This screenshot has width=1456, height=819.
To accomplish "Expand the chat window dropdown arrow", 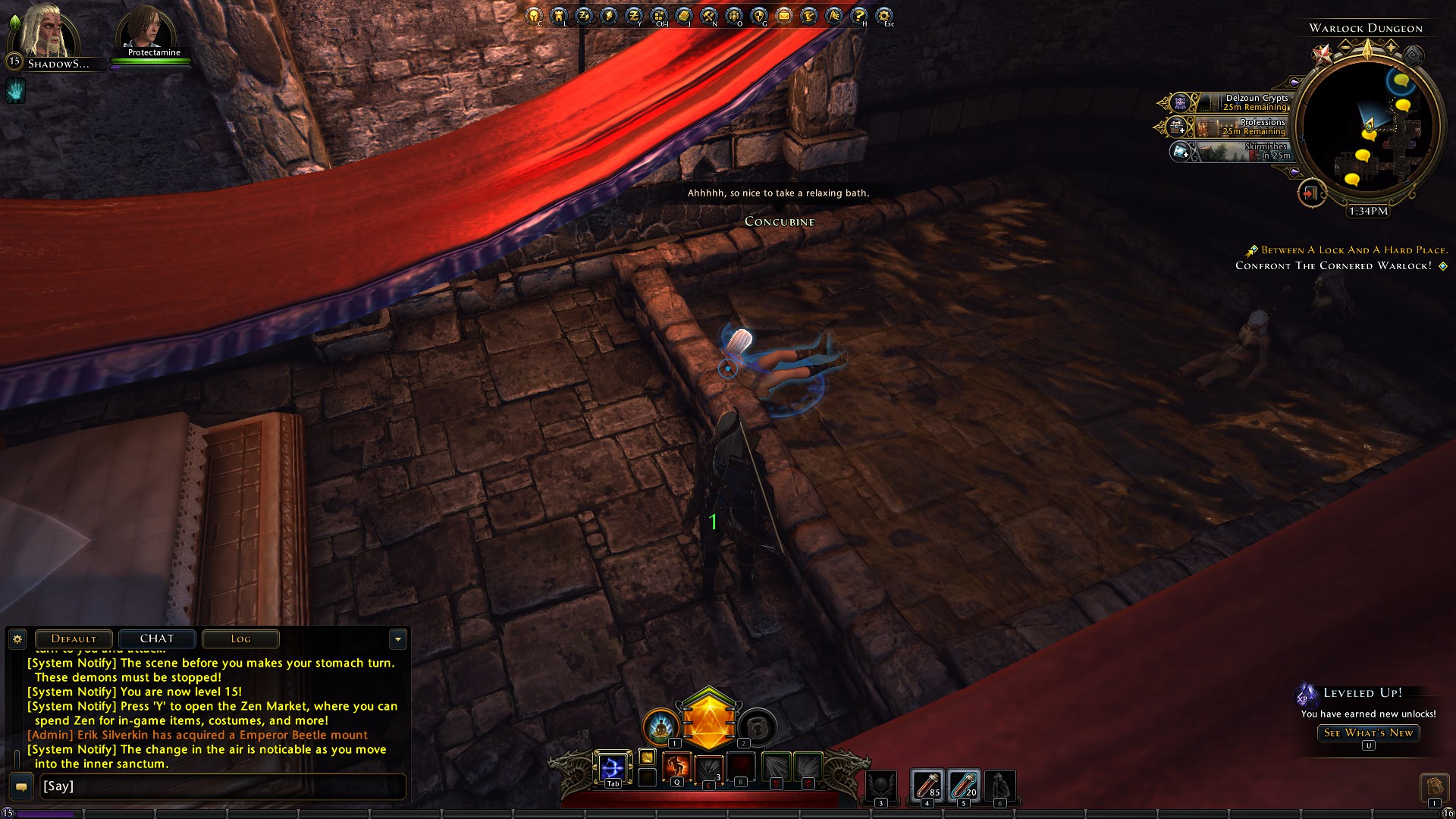I will click(398, 639).
